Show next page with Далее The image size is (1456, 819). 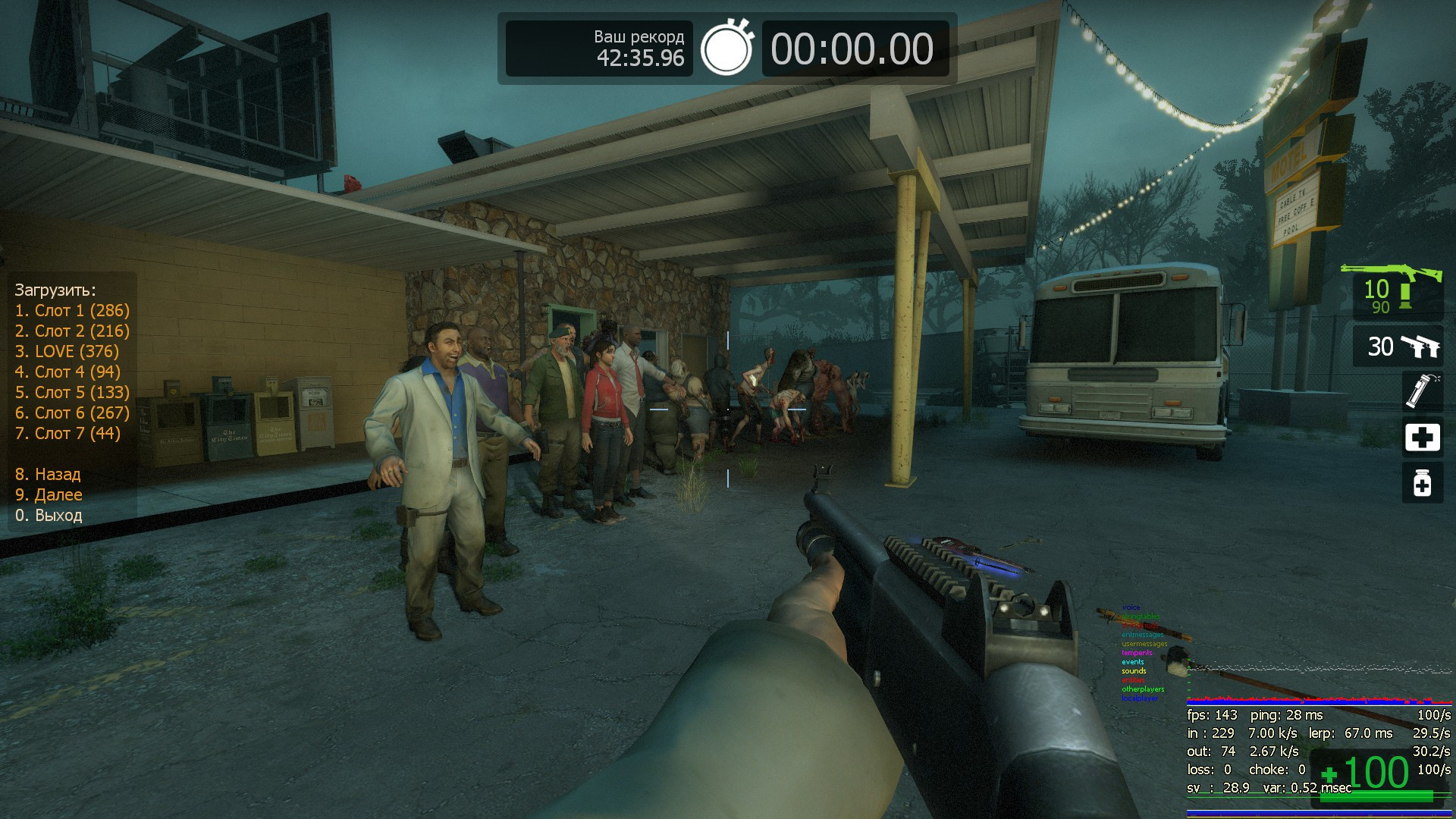49,494
